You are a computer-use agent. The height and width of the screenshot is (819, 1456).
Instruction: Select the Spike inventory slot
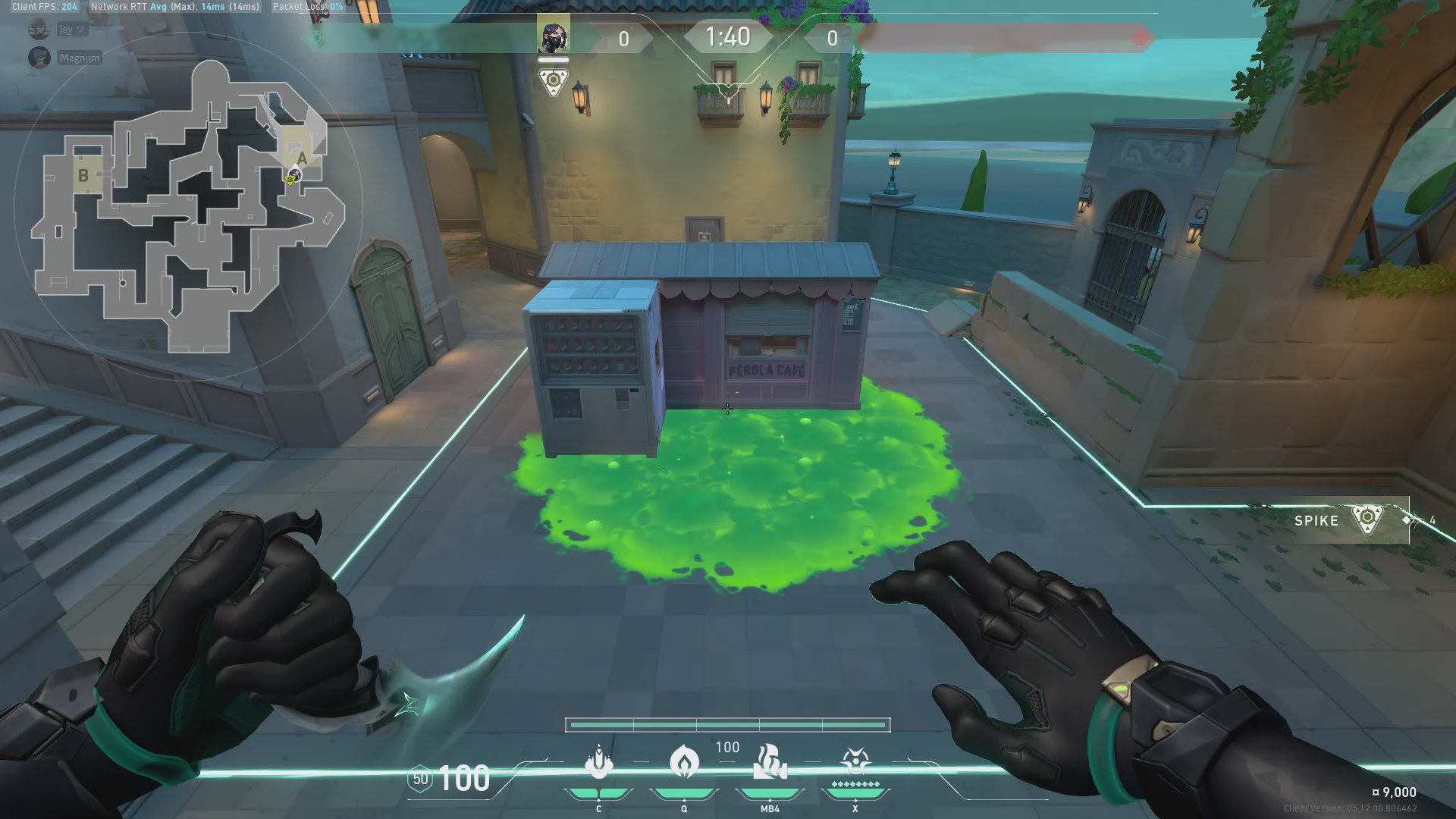click(x=1351, y=520)
